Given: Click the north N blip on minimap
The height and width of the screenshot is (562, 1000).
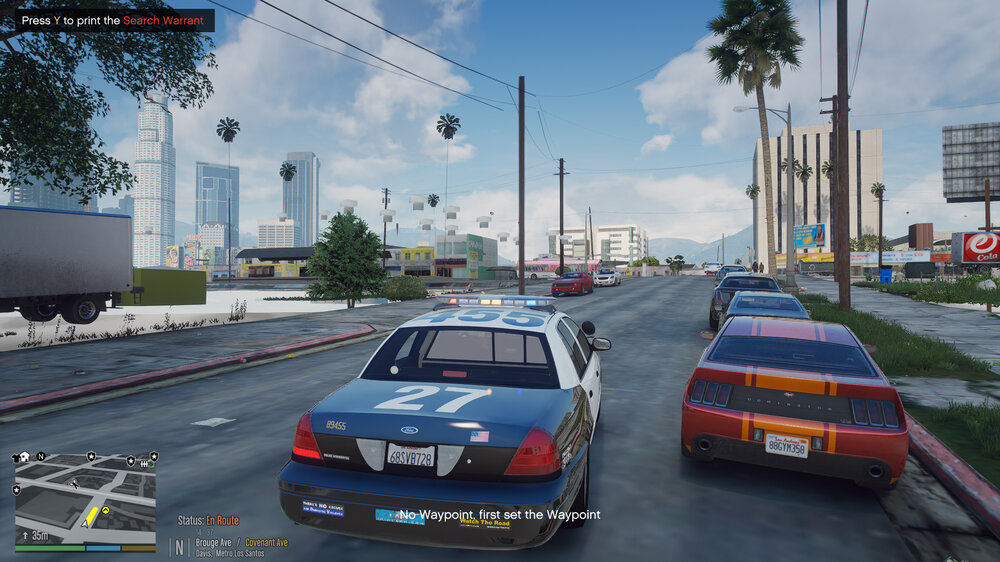Looking at the screenshot, I should (x=42, y=457).
